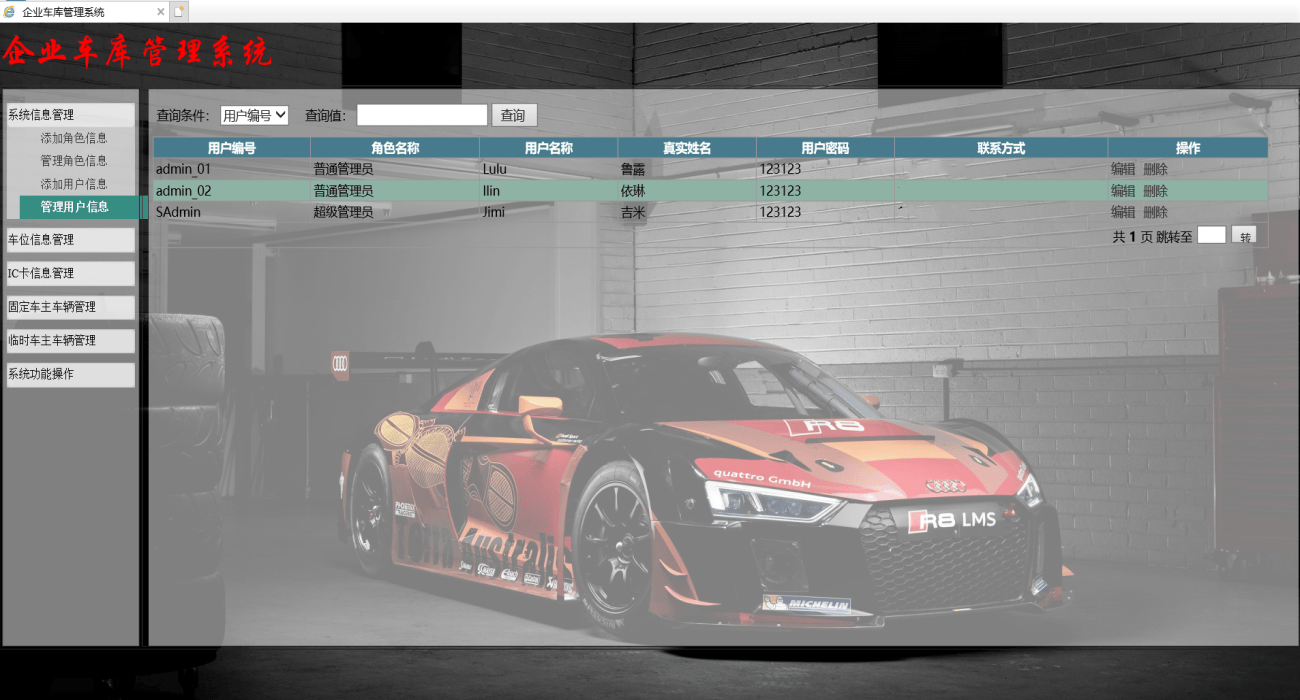This screenshot has height=700, width=1300.
Task: Open the 添加用户信息 page
Action: (x=74, y=184)
